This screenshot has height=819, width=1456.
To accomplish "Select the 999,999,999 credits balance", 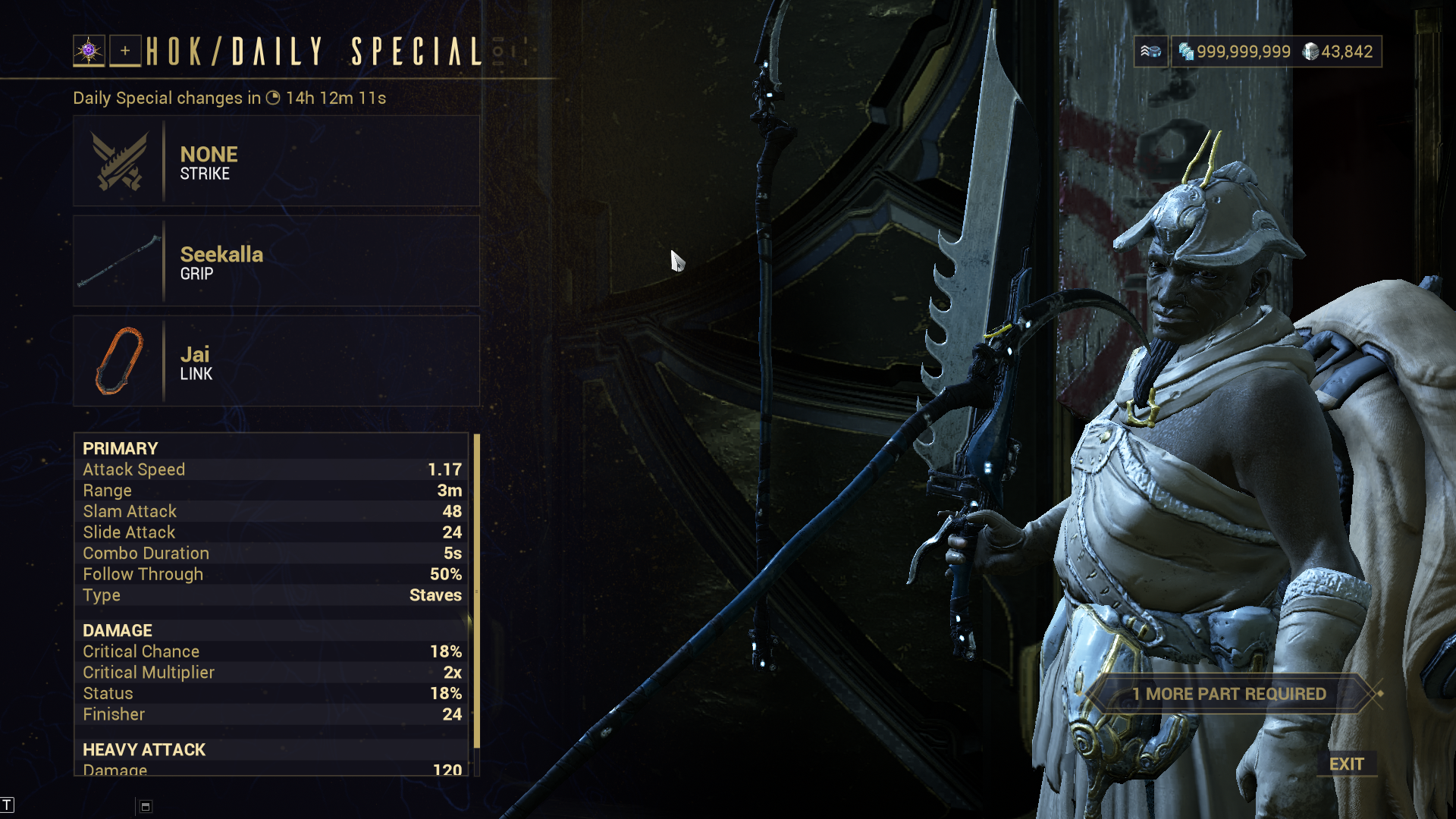I will tap(1235, 52).
